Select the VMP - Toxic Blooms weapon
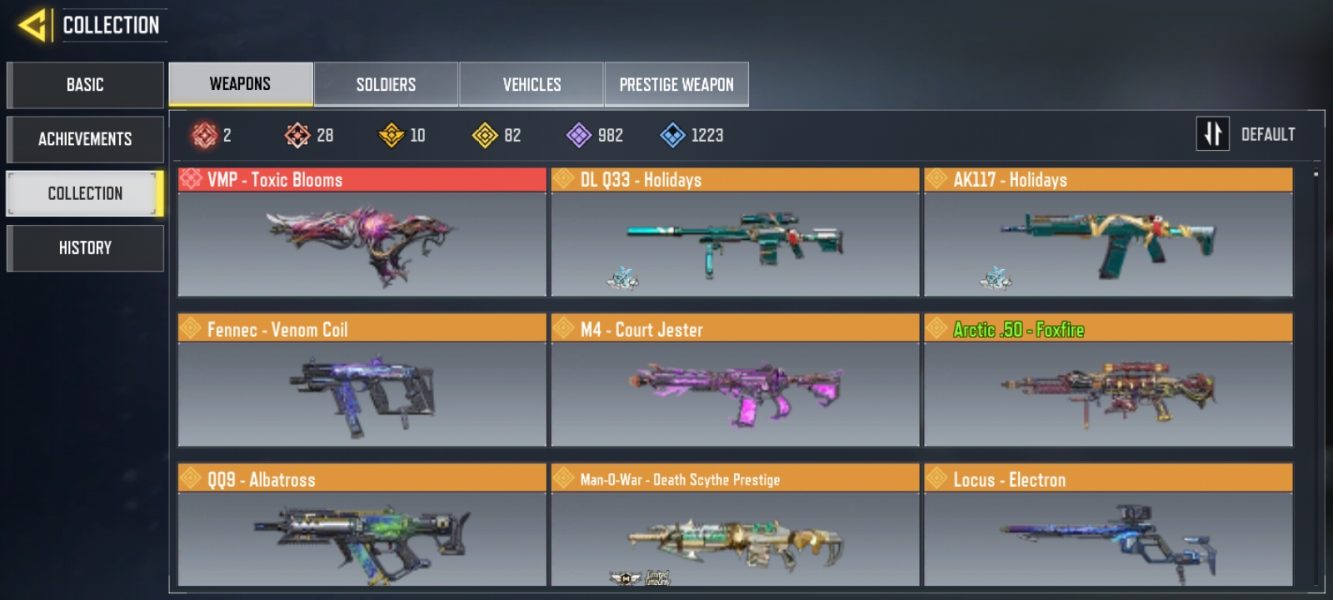 pyautogui.click(x=362, y=234)
